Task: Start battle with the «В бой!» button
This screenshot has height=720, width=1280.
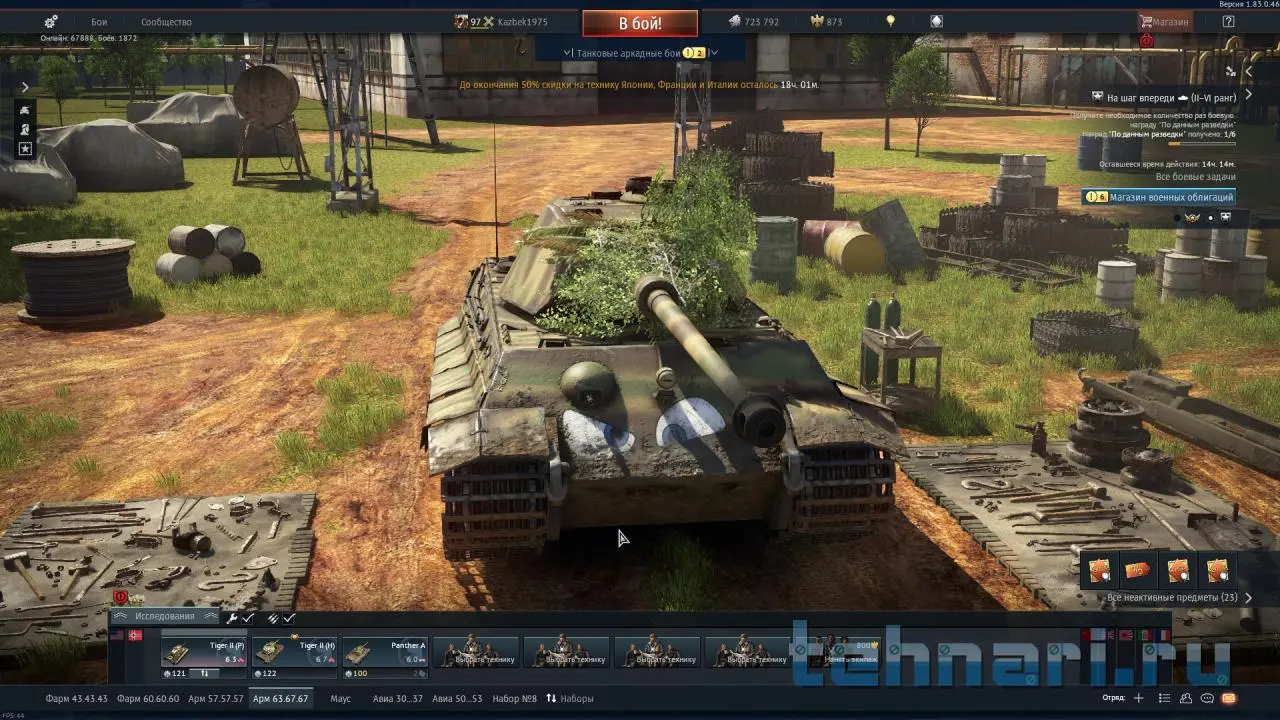Action: click(640, 23)
